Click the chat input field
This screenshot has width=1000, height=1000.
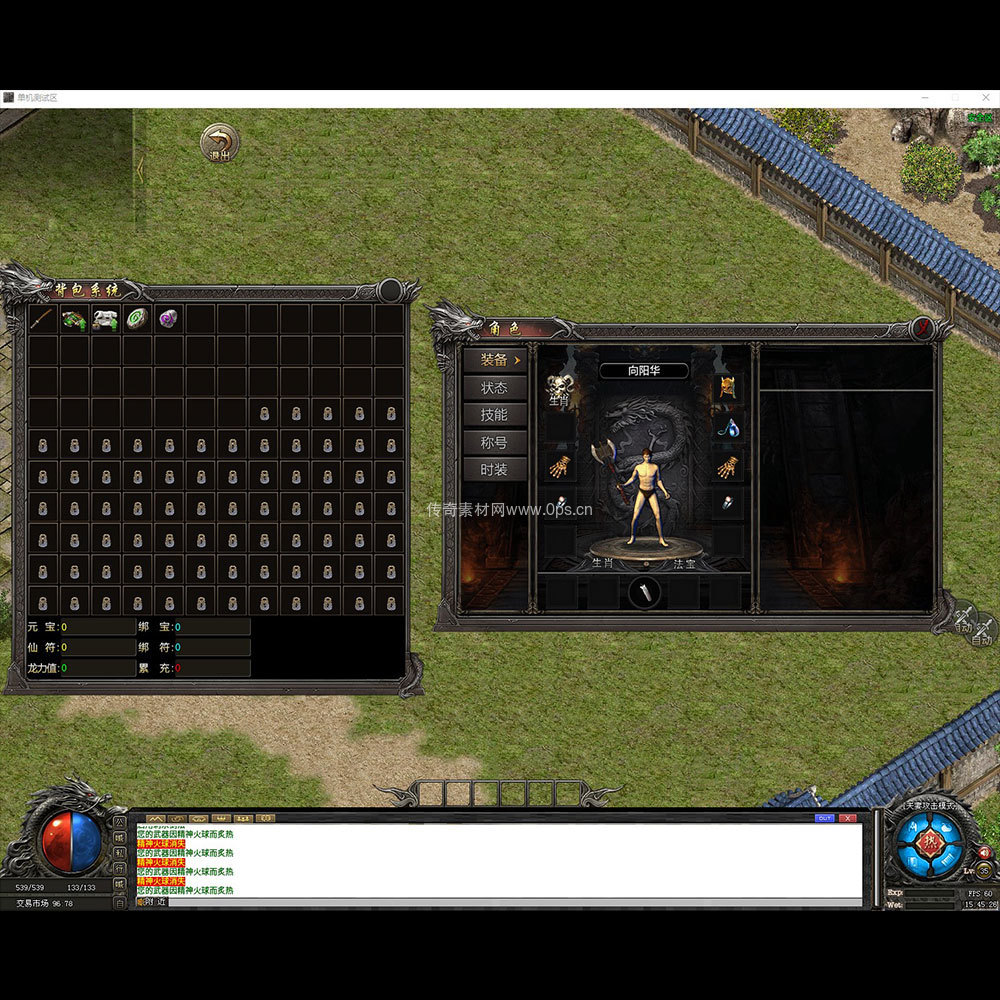pyautogui.click(x=500, y=902)
